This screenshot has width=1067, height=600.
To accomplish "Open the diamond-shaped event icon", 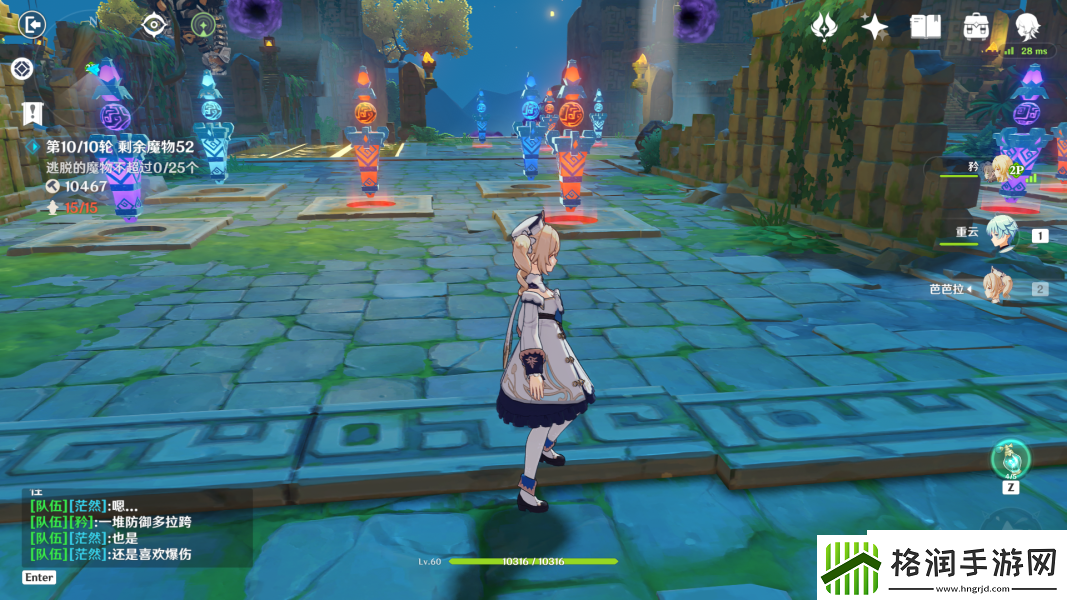I will click(x=23, y=69).
